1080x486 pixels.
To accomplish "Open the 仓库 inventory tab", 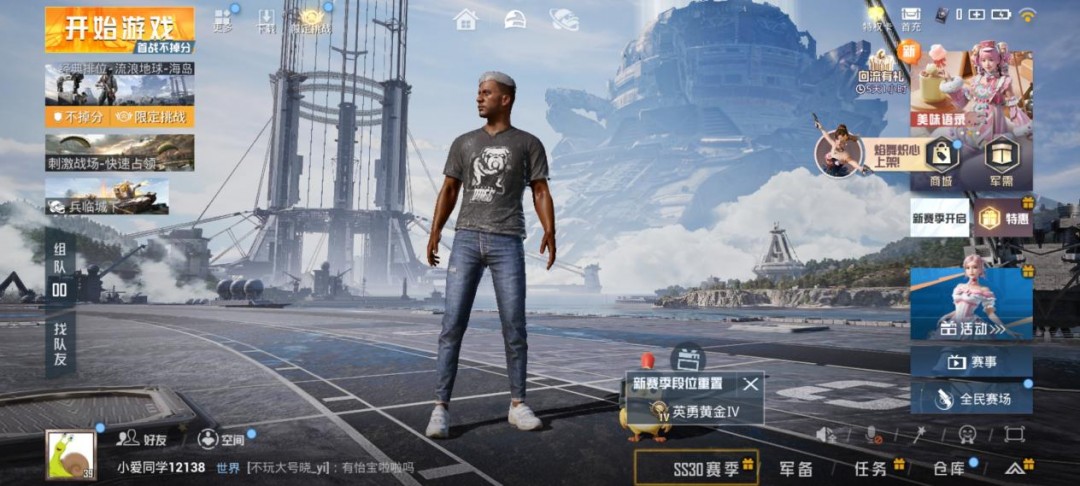I will coord(948,468).
